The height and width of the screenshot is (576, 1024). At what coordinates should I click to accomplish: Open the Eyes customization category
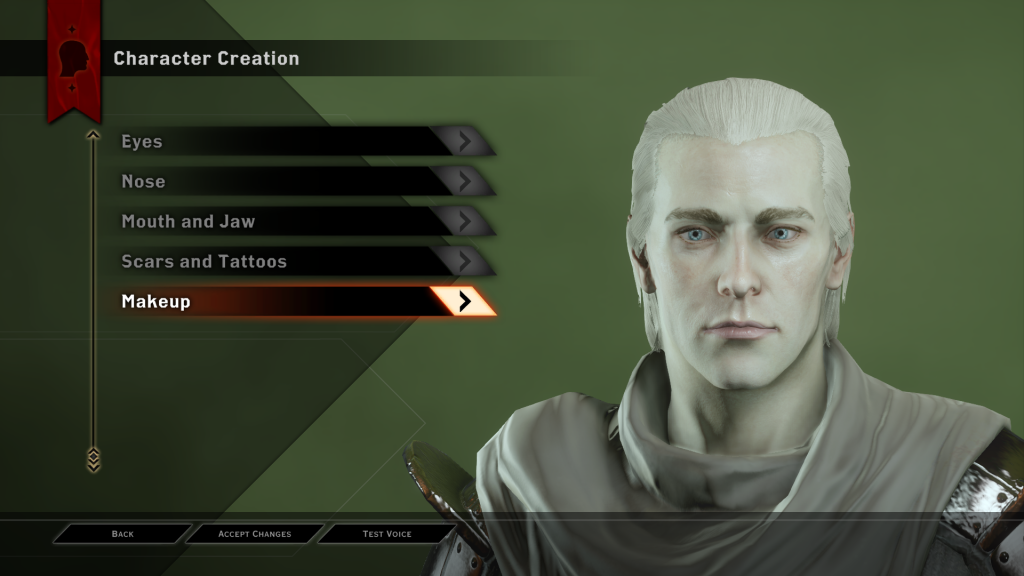coord(300,141)
